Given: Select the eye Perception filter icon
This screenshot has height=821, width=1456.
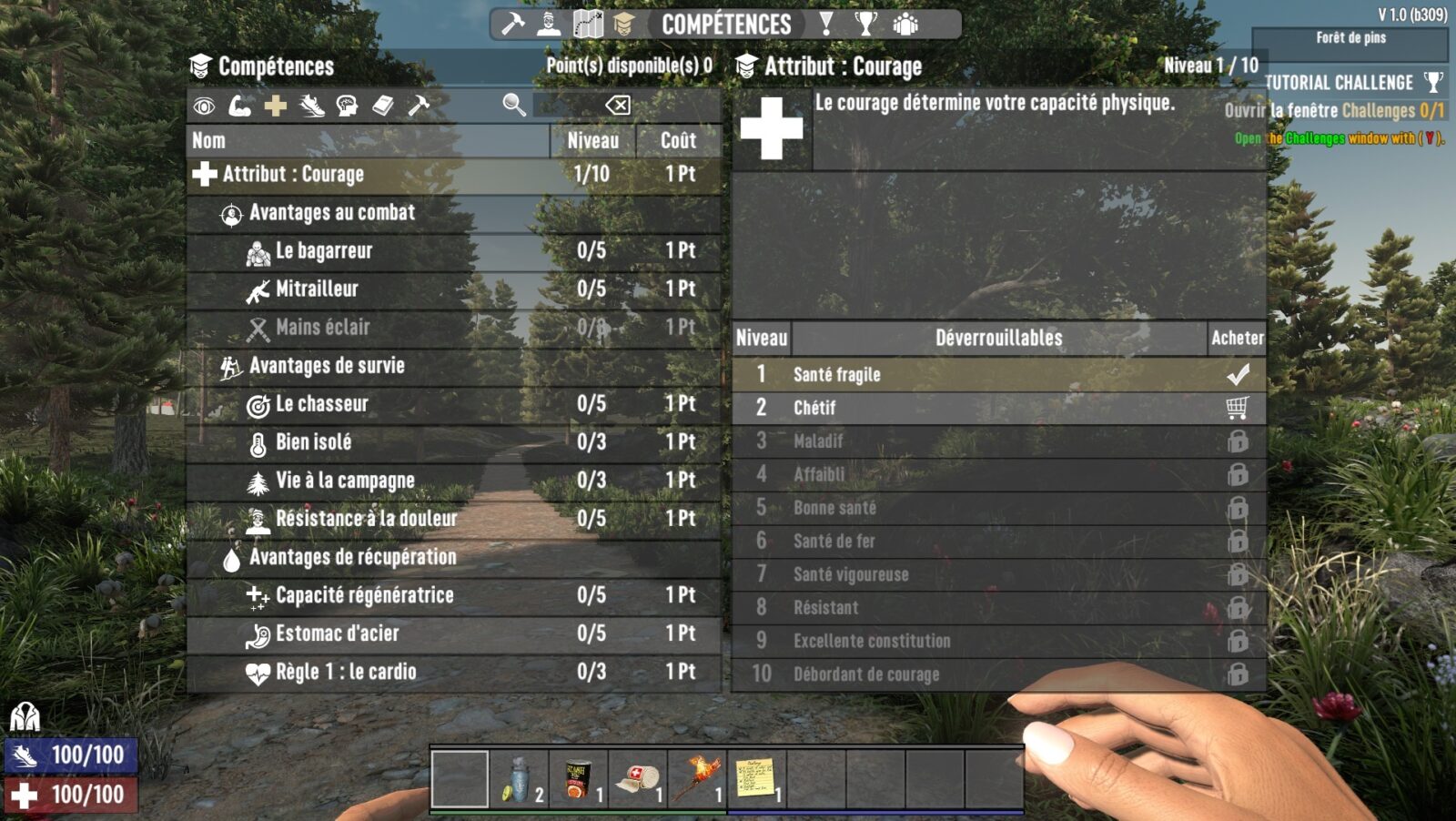Looking at the screenshot, I should click(204, 106).
